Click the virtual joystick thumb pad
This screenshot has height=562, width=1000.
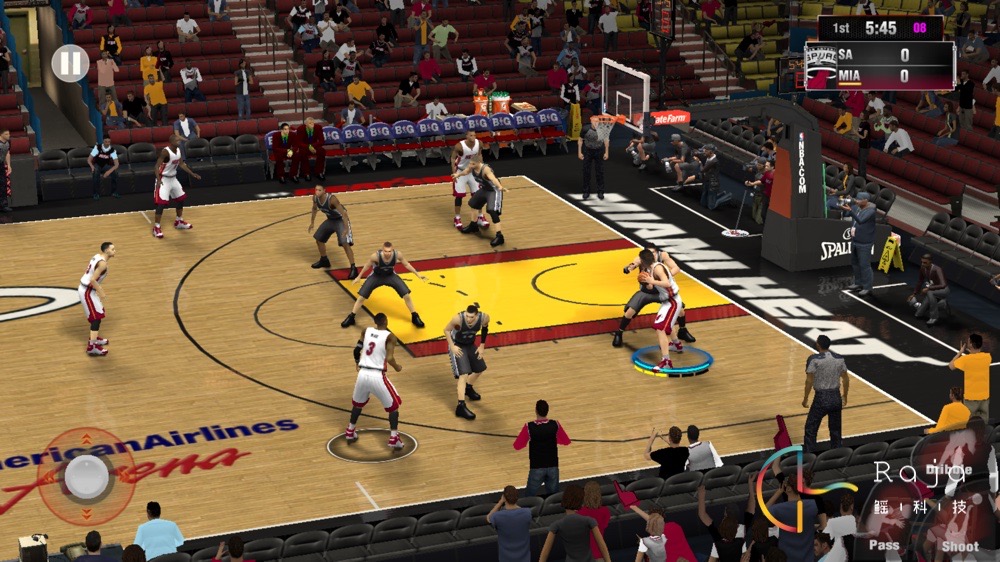(x=87, y=477)
